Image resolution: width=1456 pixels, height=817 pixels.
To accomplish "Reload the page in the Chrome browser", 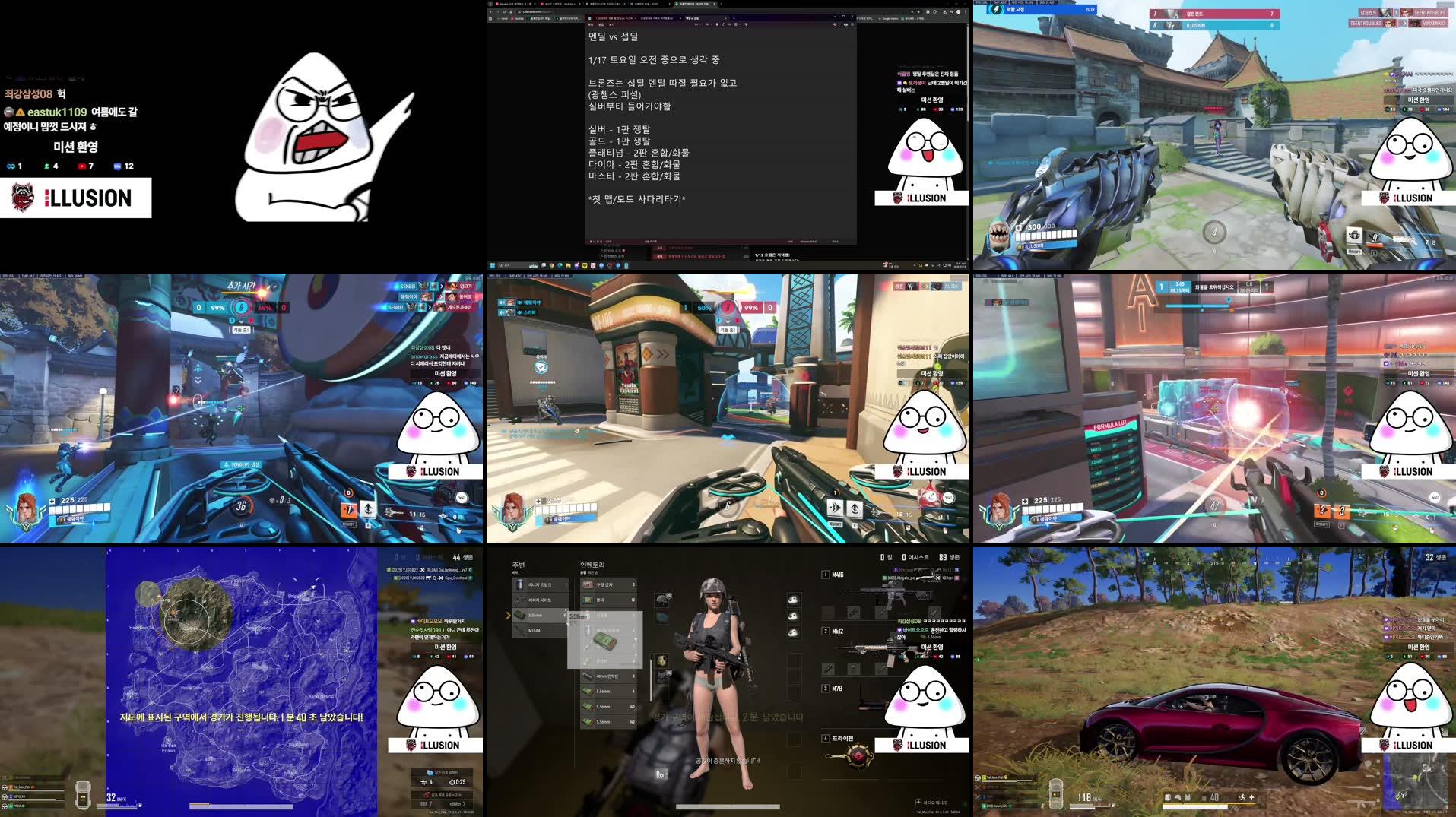I will click(x=504, y=12).
